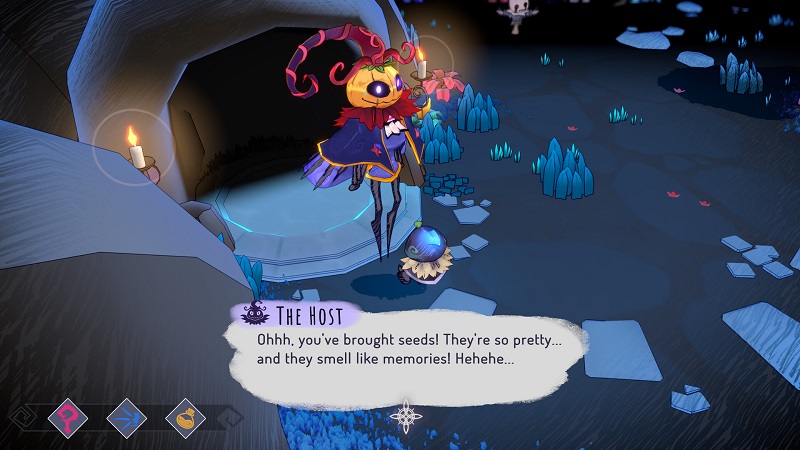Select the pink hook ability icon
This screenshot has width=800, height=450.
point(69,414)
